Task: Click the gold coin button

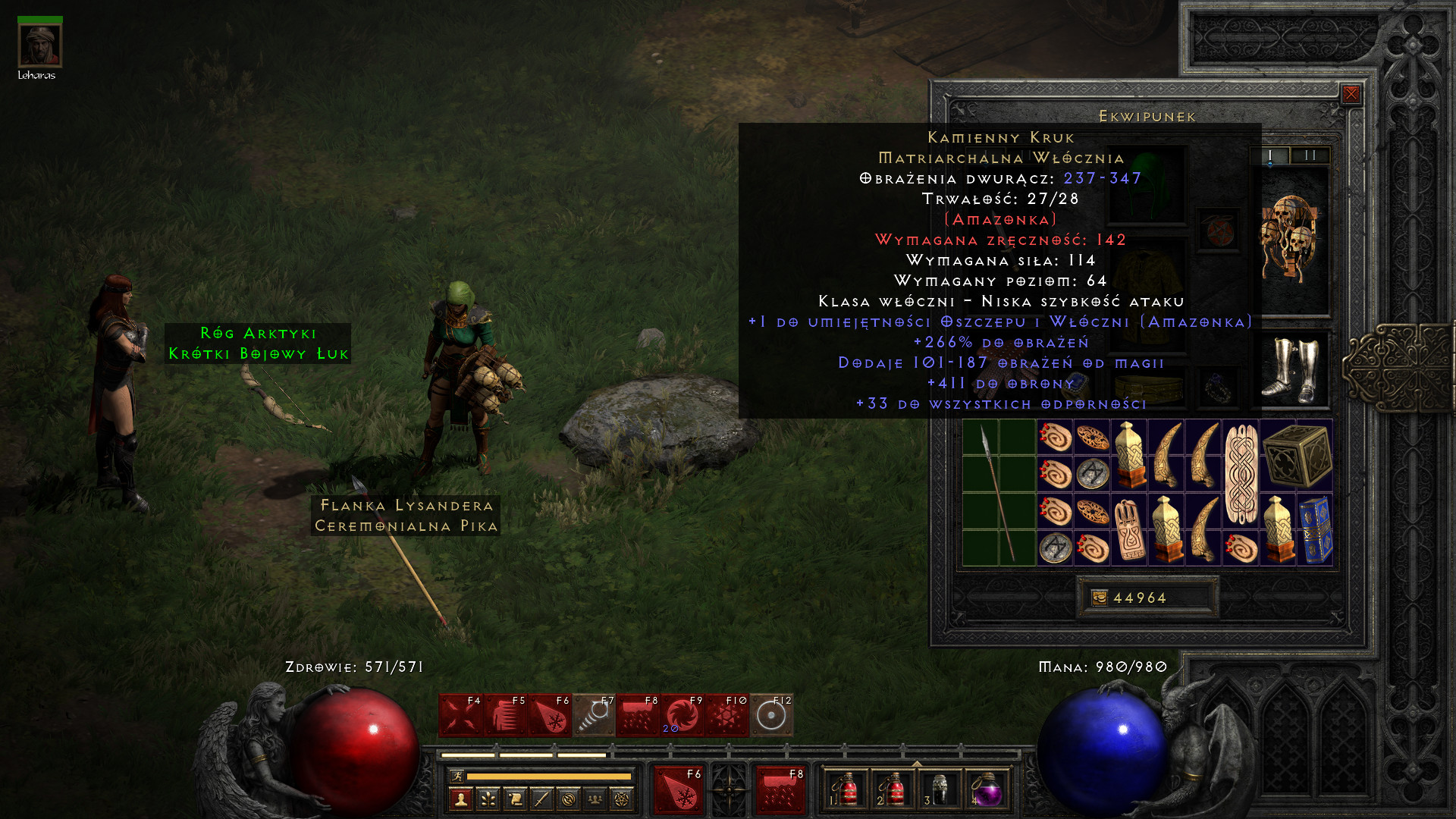Action: 1099,598
